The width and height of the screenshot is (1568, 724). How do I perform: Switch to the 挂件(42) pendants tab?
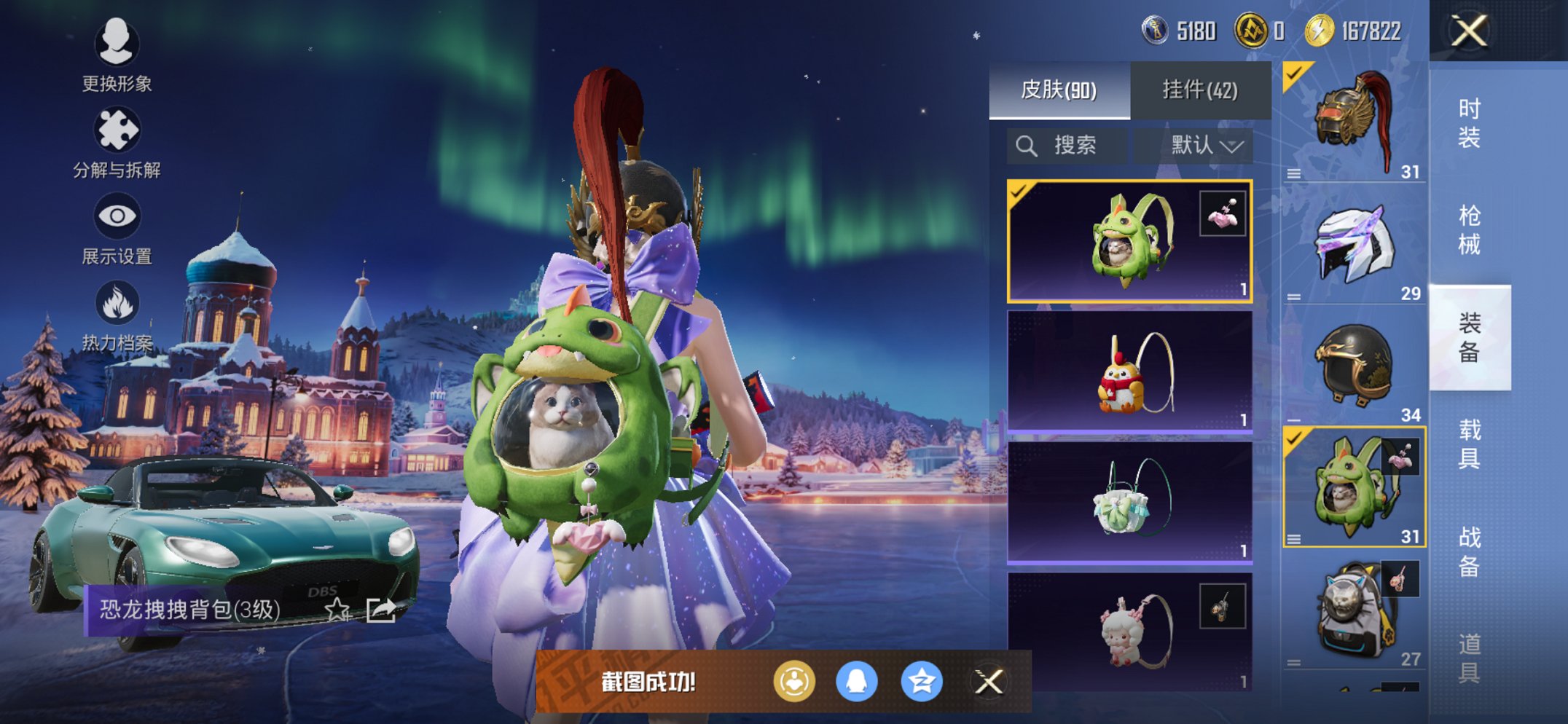point(1200,90)
